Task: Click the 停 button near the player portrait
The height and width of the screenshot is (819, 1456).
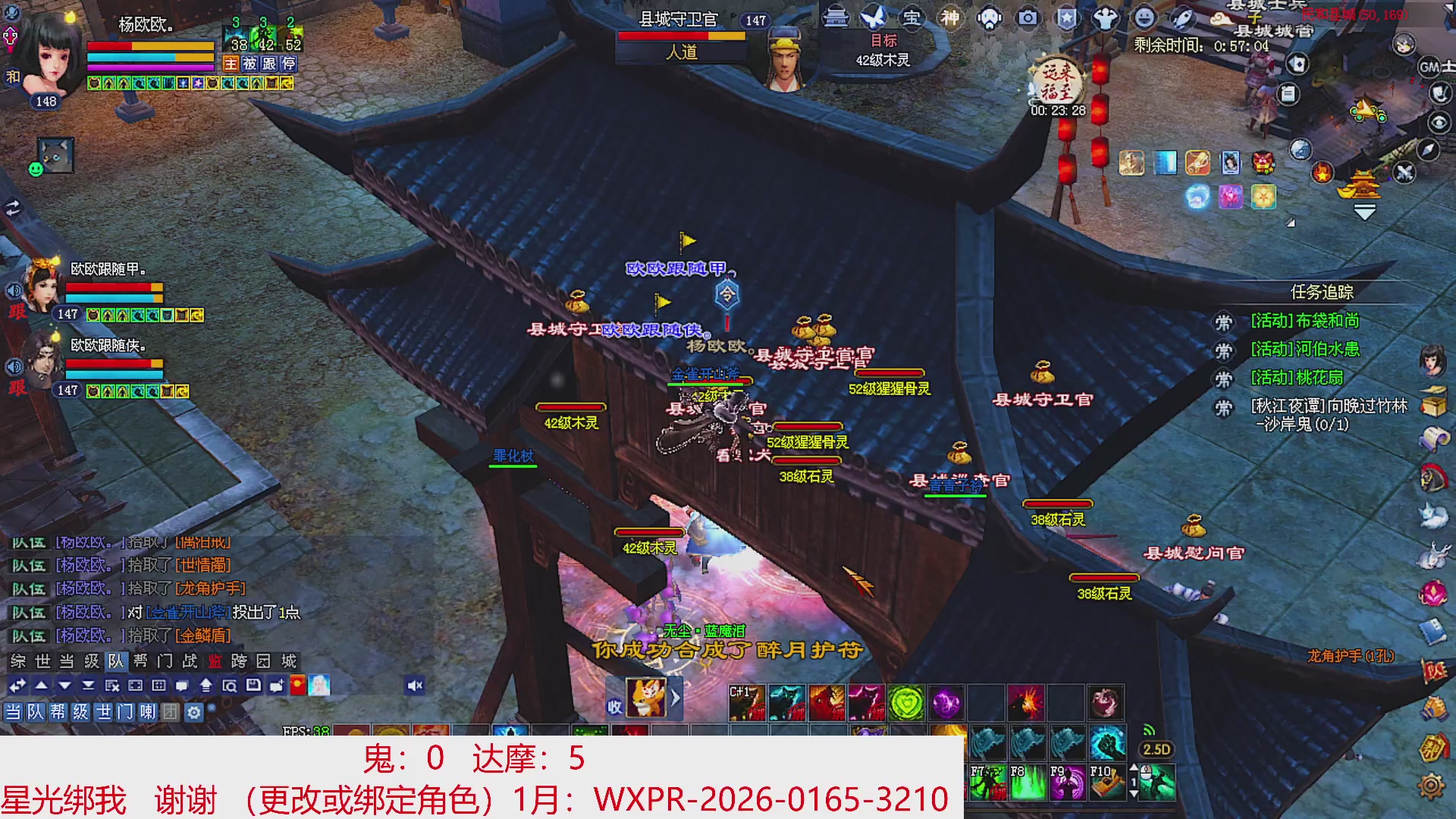Action: point(290,64)
